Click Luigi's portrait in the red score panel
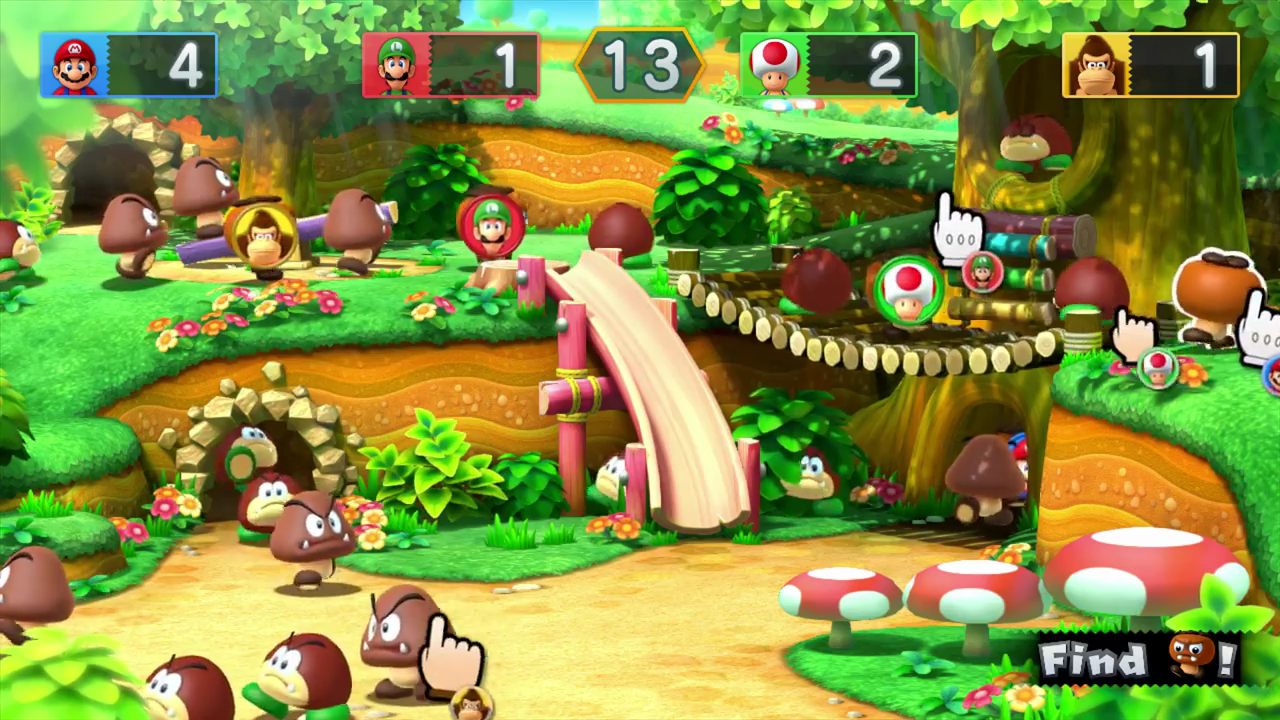This screenshot has width=1280, height=720. [x=396, y=65]
